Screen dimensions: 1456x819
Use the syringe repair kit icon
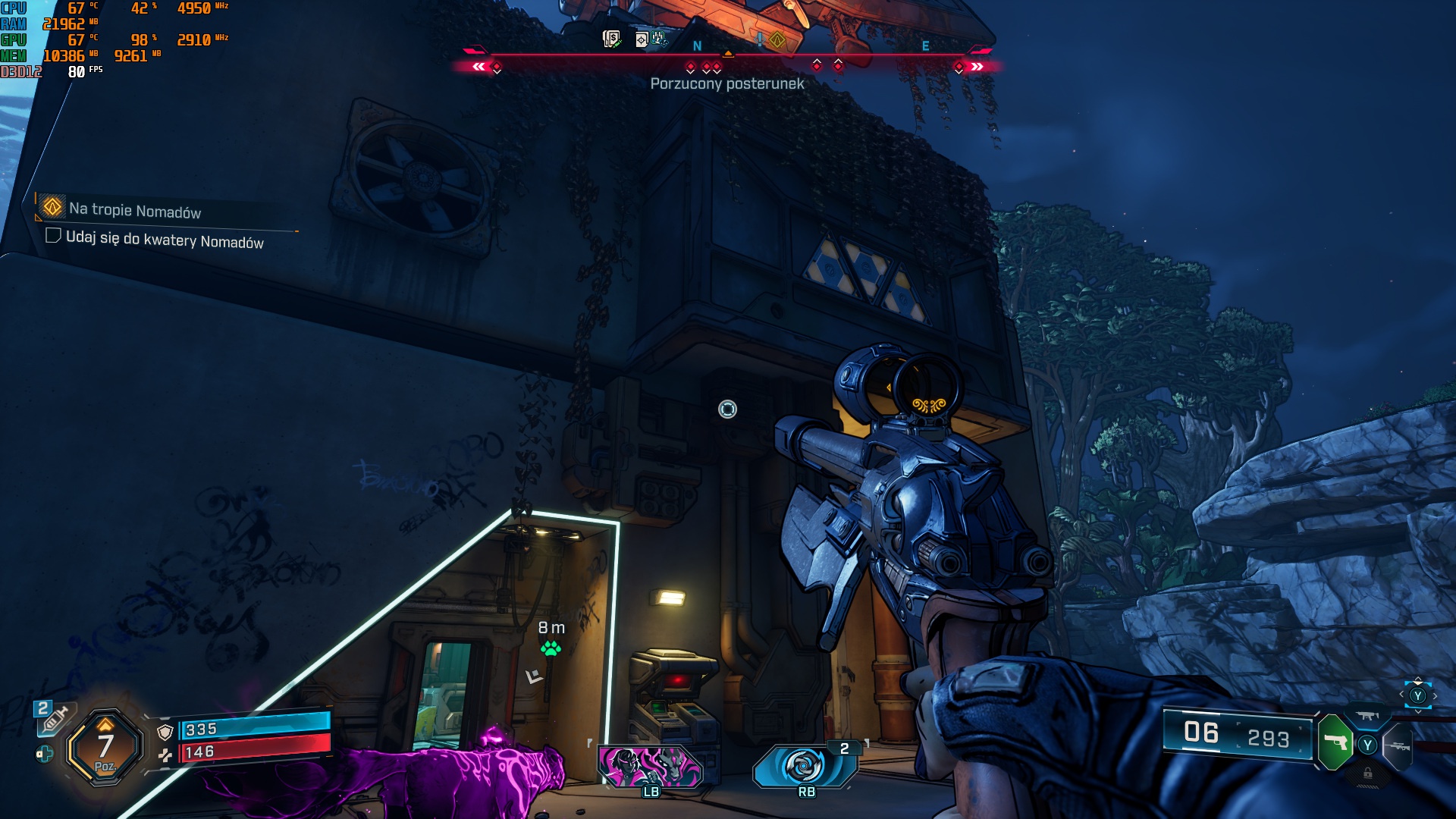[53, 719]
